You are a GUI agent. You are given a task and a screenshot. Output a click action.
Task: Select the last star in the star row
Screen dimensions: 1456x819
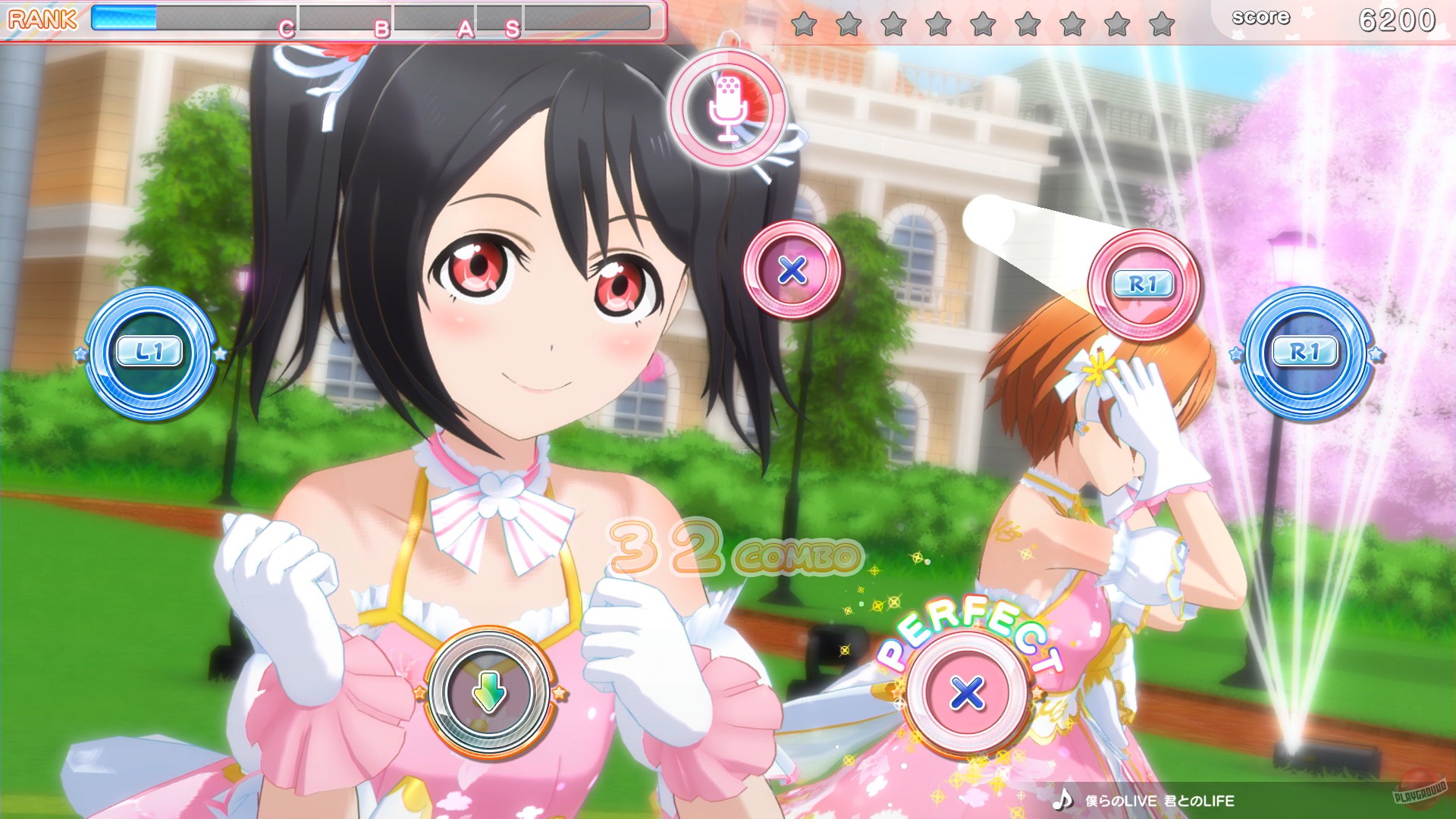[1163, 23]
